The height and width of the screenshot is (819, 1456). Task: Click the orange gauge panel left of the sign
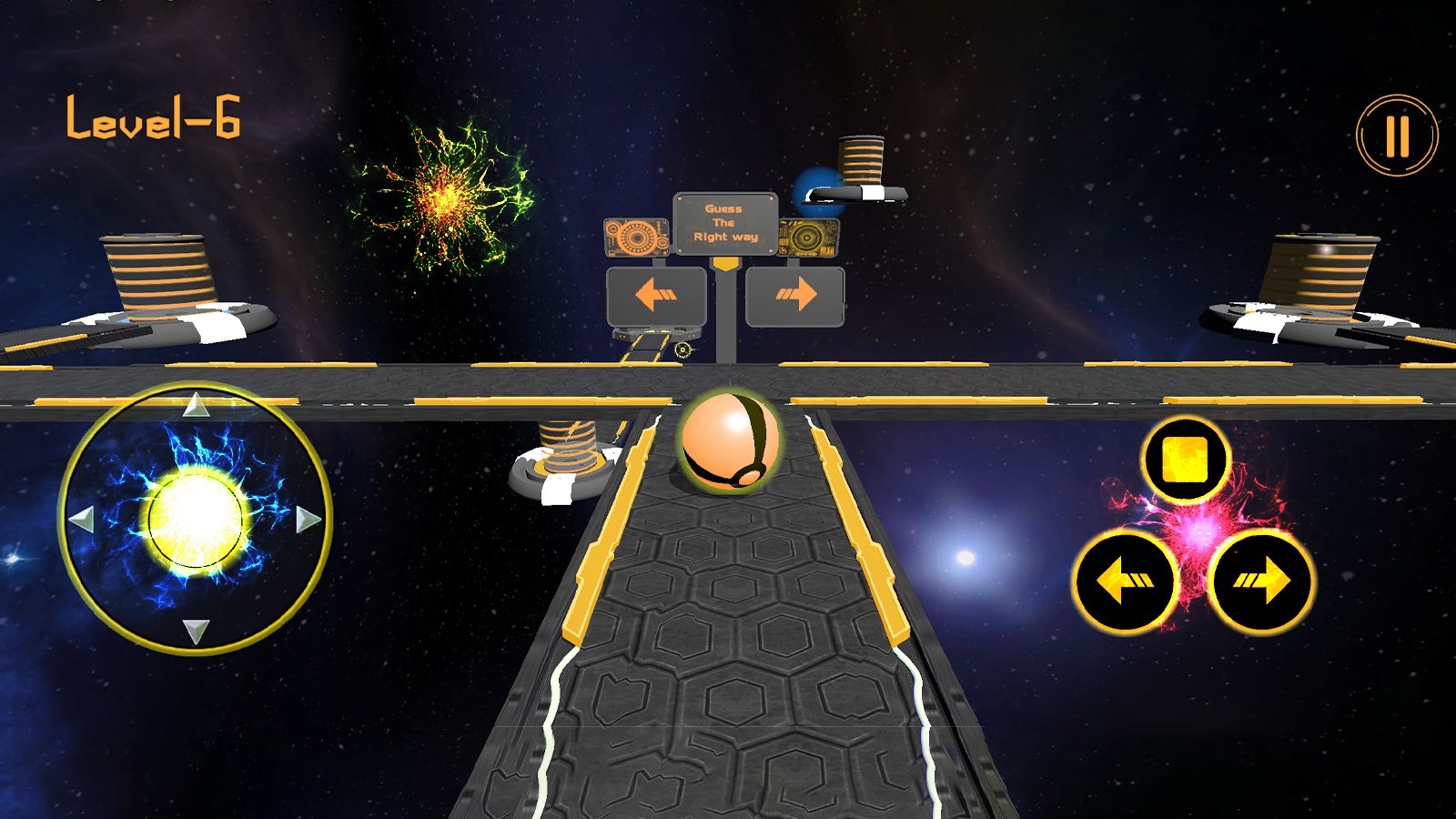tap(635, 235)
